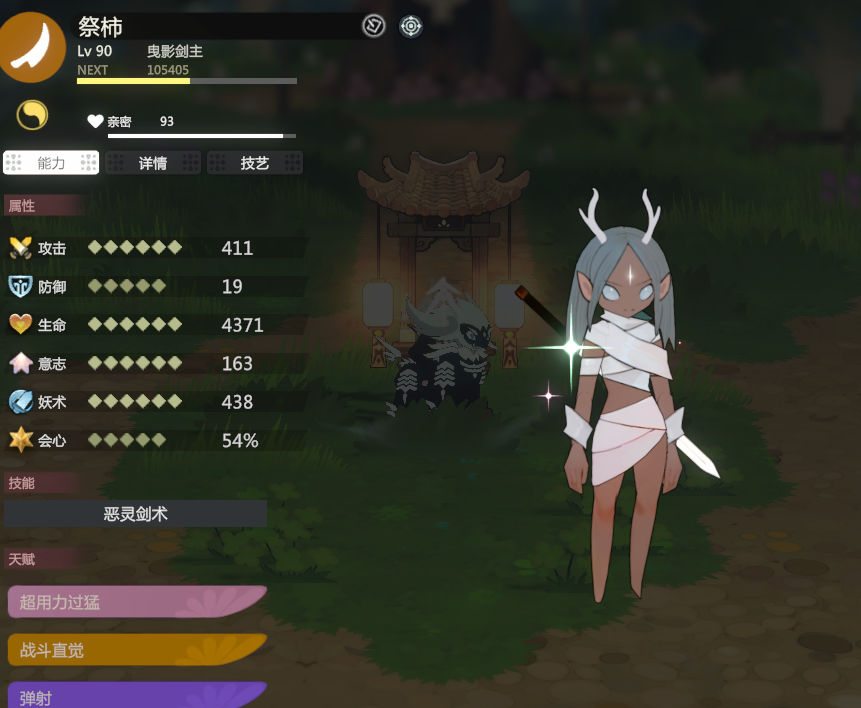
Task: Click the crosshair target icon by the name
Action: coord(411,27)
